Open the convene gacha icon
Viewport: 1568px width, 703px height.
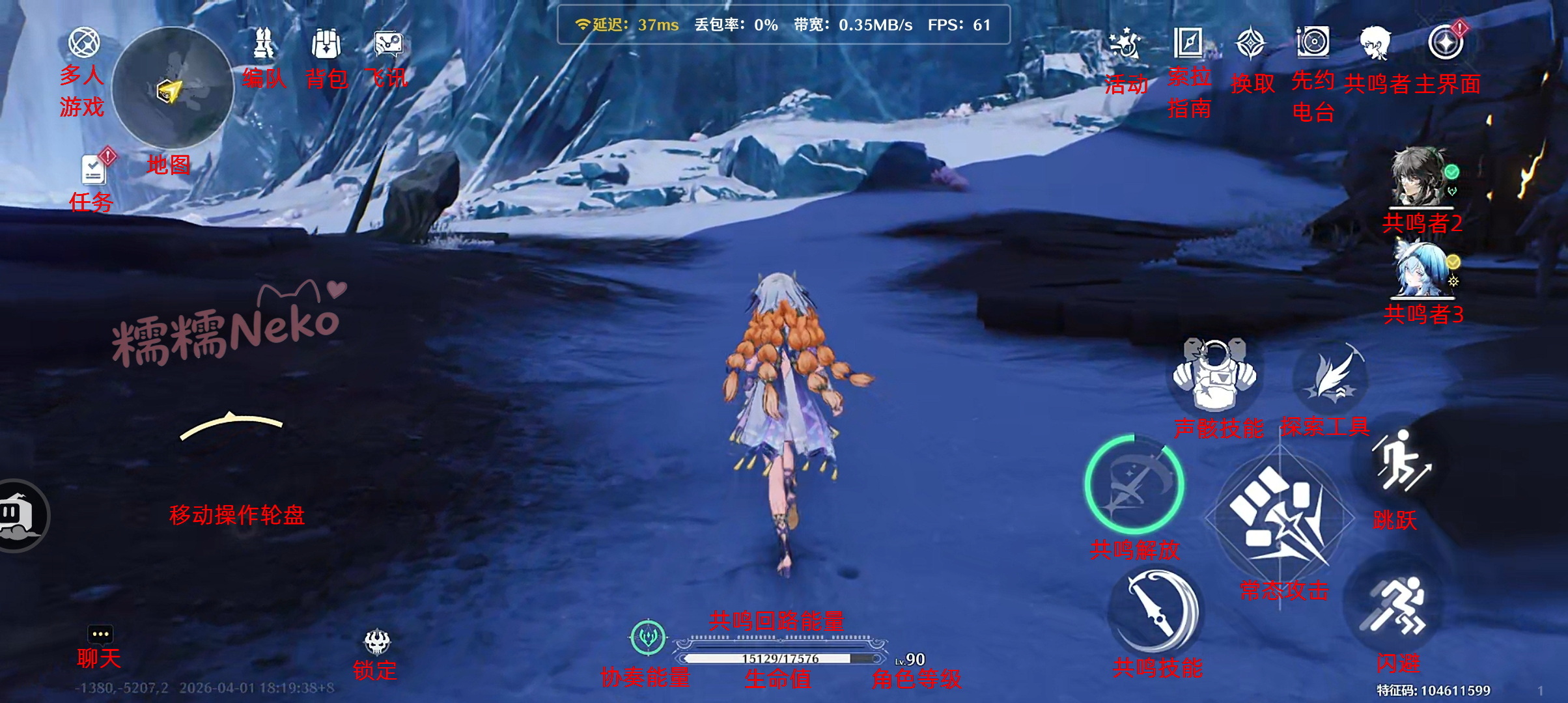(1251, 44)
